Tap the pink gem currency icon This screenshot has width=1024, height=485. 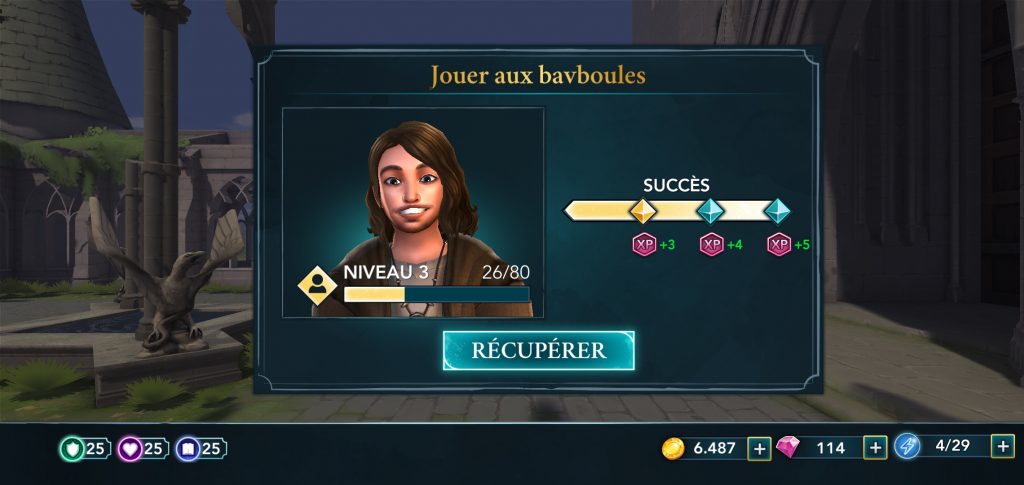(x=789, y=448)
